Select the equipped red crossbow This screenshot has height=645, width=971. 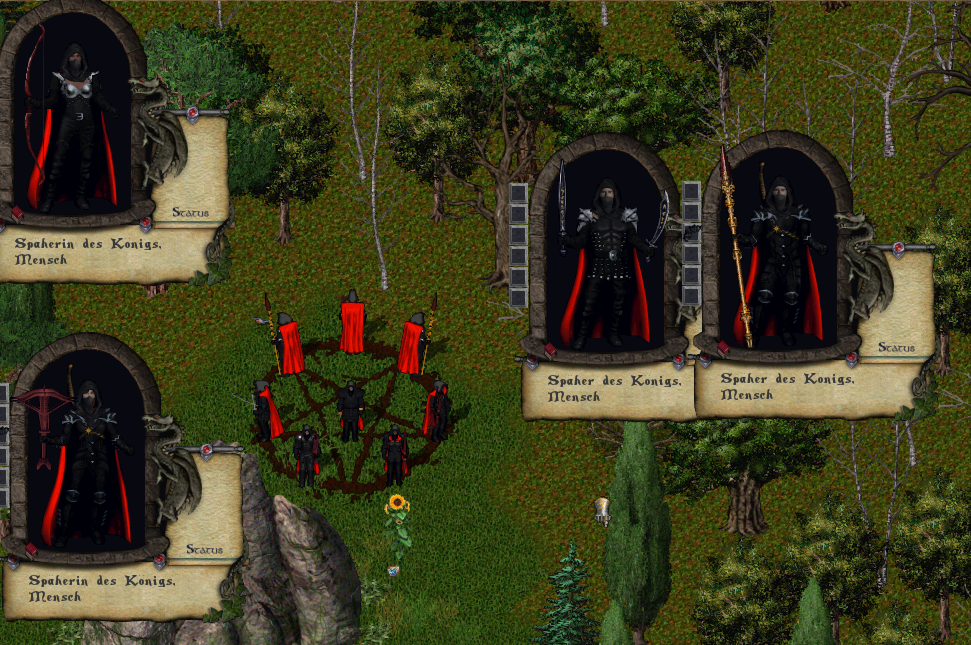point(45,406)
